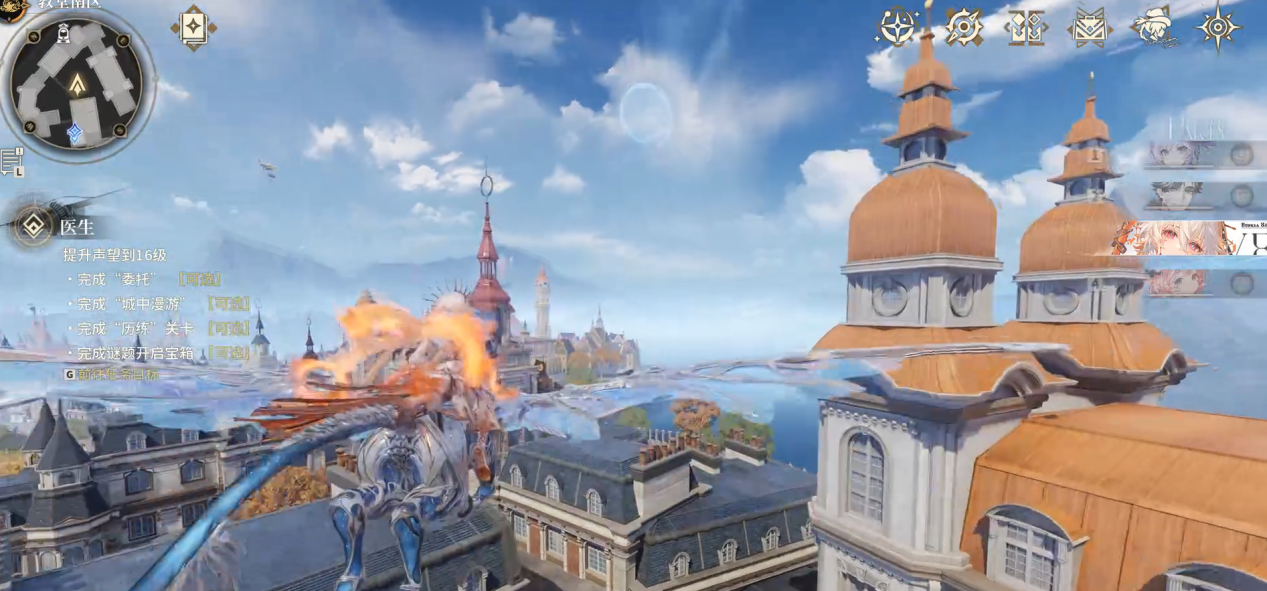
Task: Click the "完成委托" objective line
Action: point(149,279)
